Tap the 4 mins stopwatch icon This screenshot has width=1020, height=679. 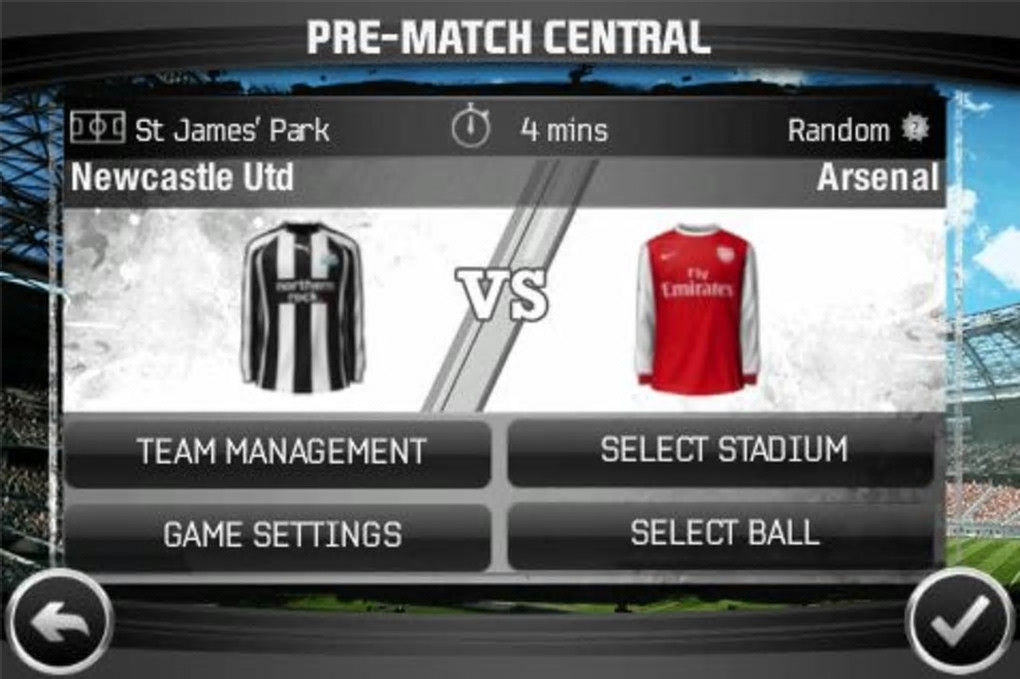tap(470, 128)
